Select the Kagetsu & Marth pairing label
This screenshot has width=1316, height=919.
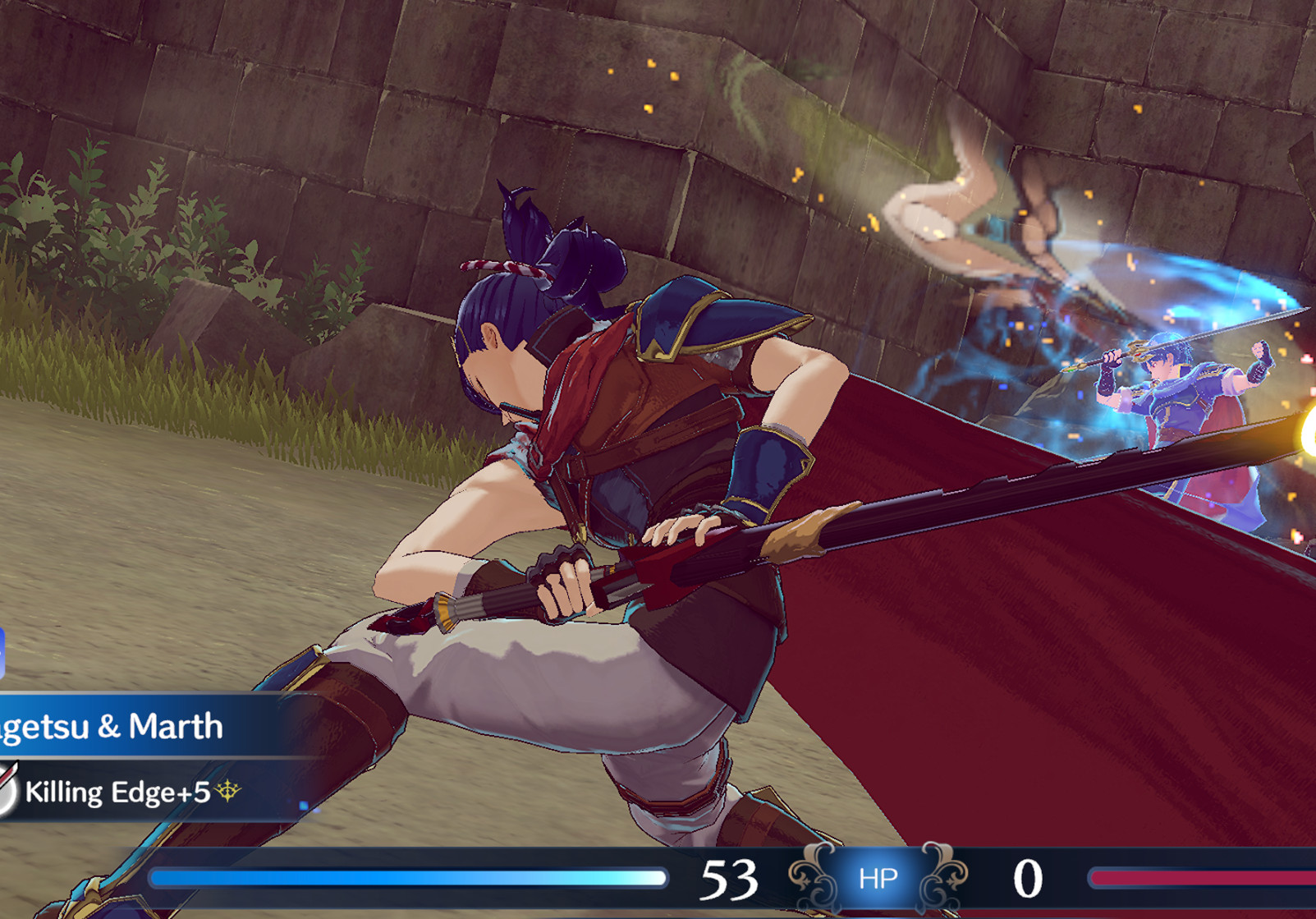coord(111,726)
